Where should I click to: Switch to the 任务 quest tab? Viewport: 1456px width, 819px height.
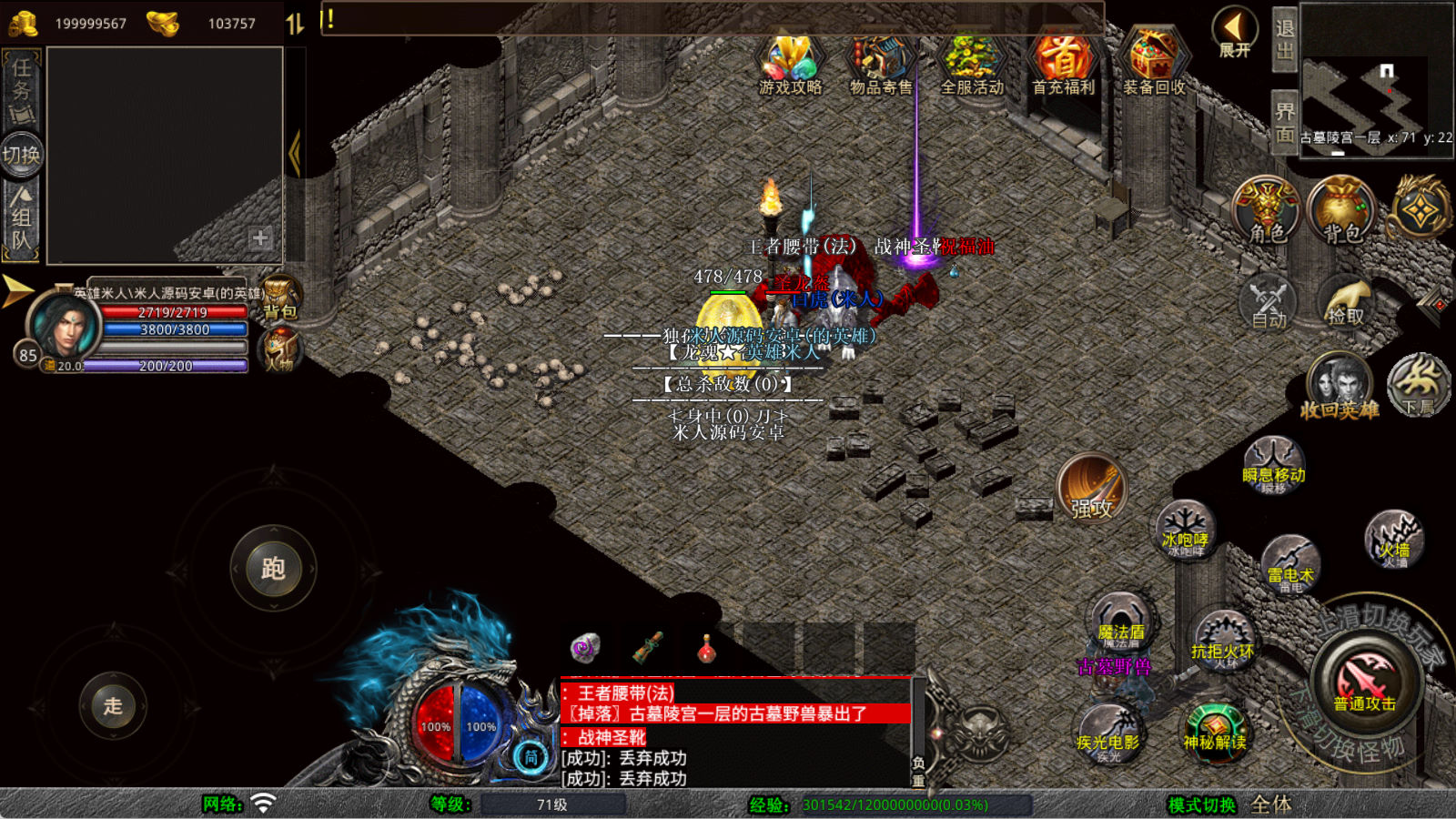[22, 90]
